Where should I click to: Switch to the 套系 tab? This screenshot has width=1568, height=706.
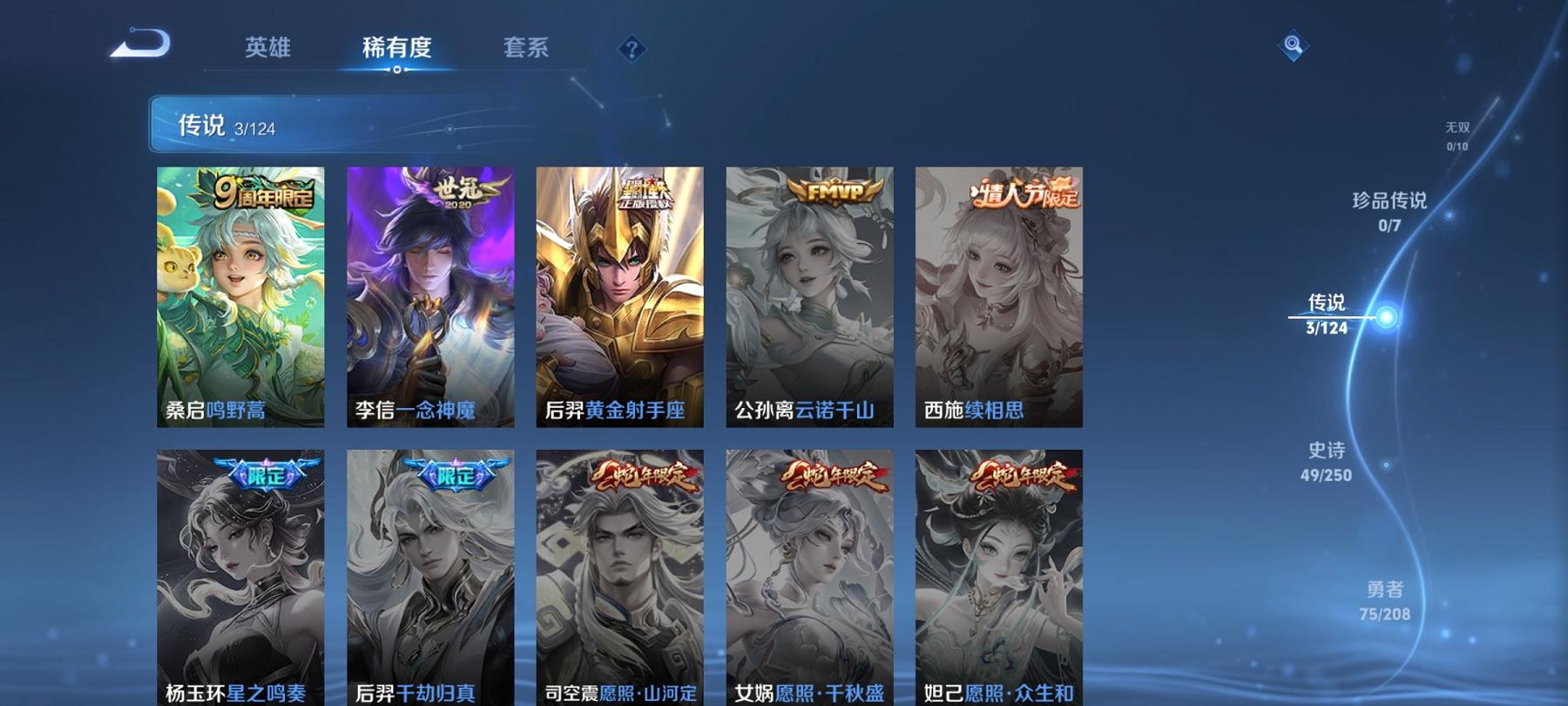[526, 50]
